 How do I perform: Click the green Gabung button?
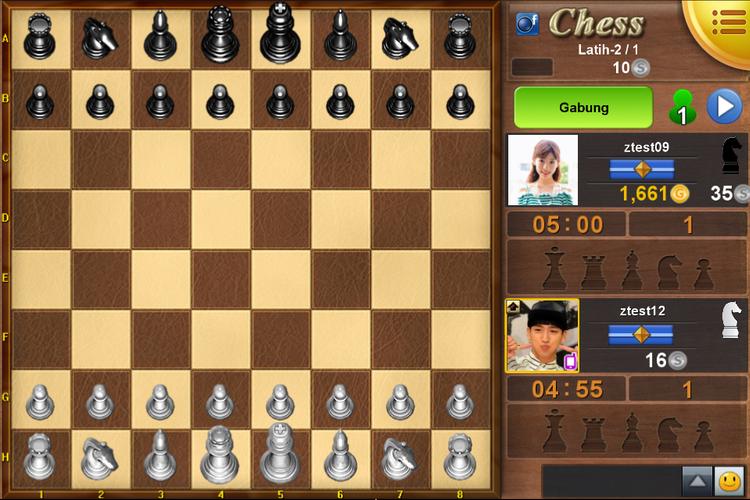tap(583, 107)
